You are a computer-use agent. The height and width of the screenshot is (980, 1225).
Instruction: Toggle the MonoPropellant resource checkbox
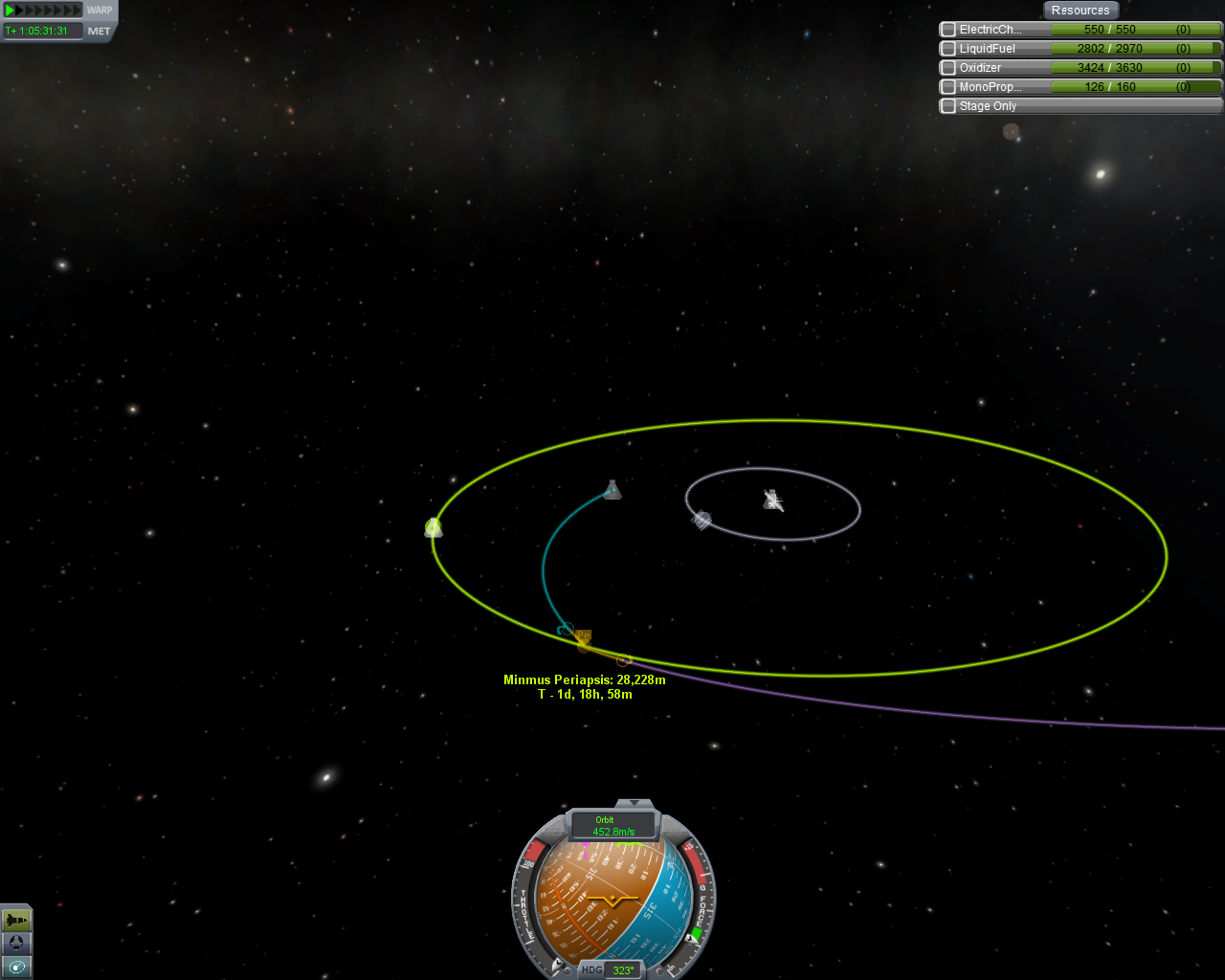click(948, 87)
